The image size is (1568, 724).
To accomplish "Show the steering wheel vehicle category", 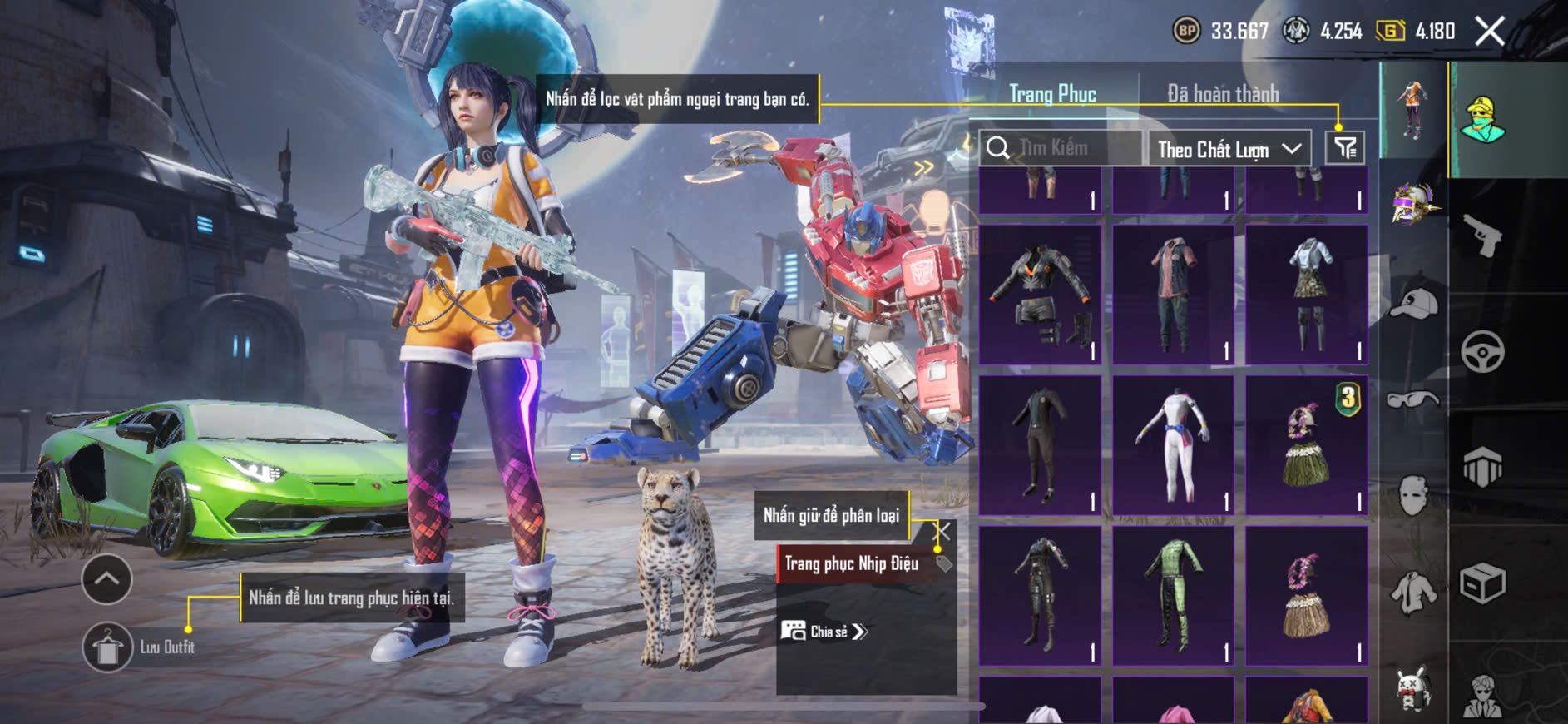I will tap(1482, 352).
